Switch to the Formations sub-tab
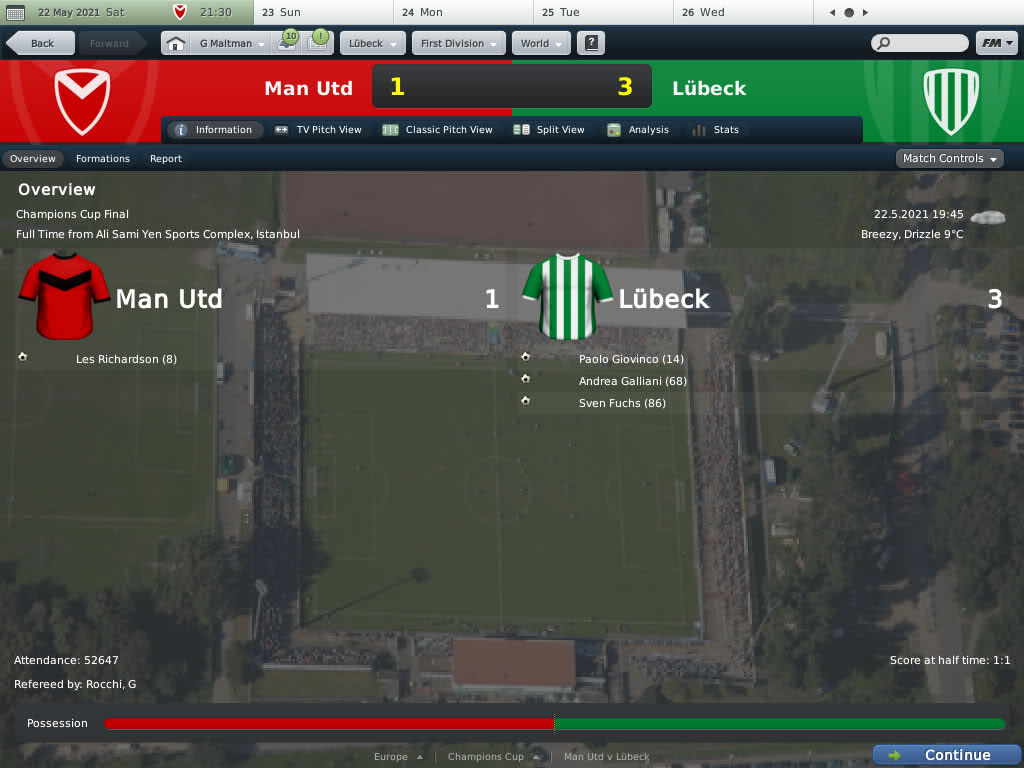Viewport: 1024px width, 768px height. pyautogui.click(x=103, y=159)
